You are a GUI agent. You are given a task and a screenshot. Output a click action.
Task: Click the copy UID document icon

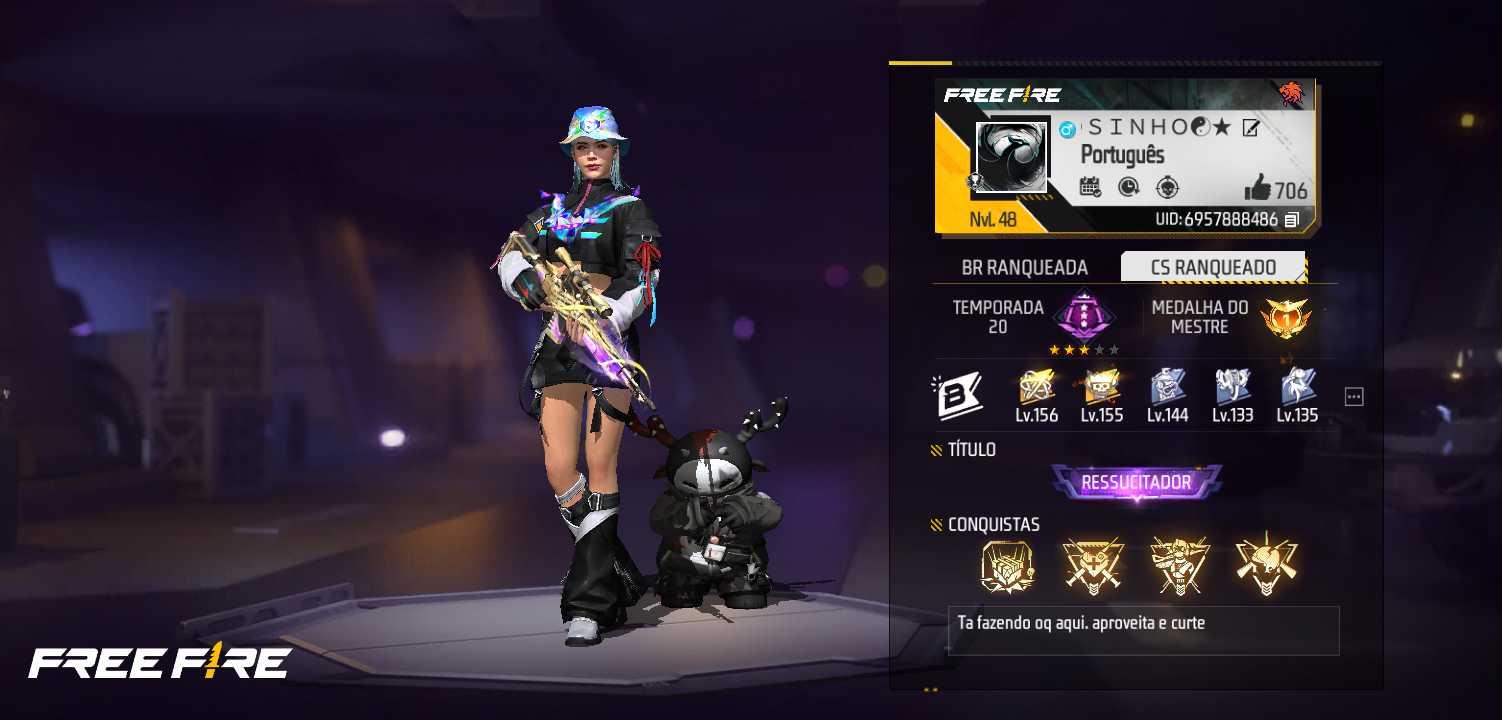[x=1292, y=219]
